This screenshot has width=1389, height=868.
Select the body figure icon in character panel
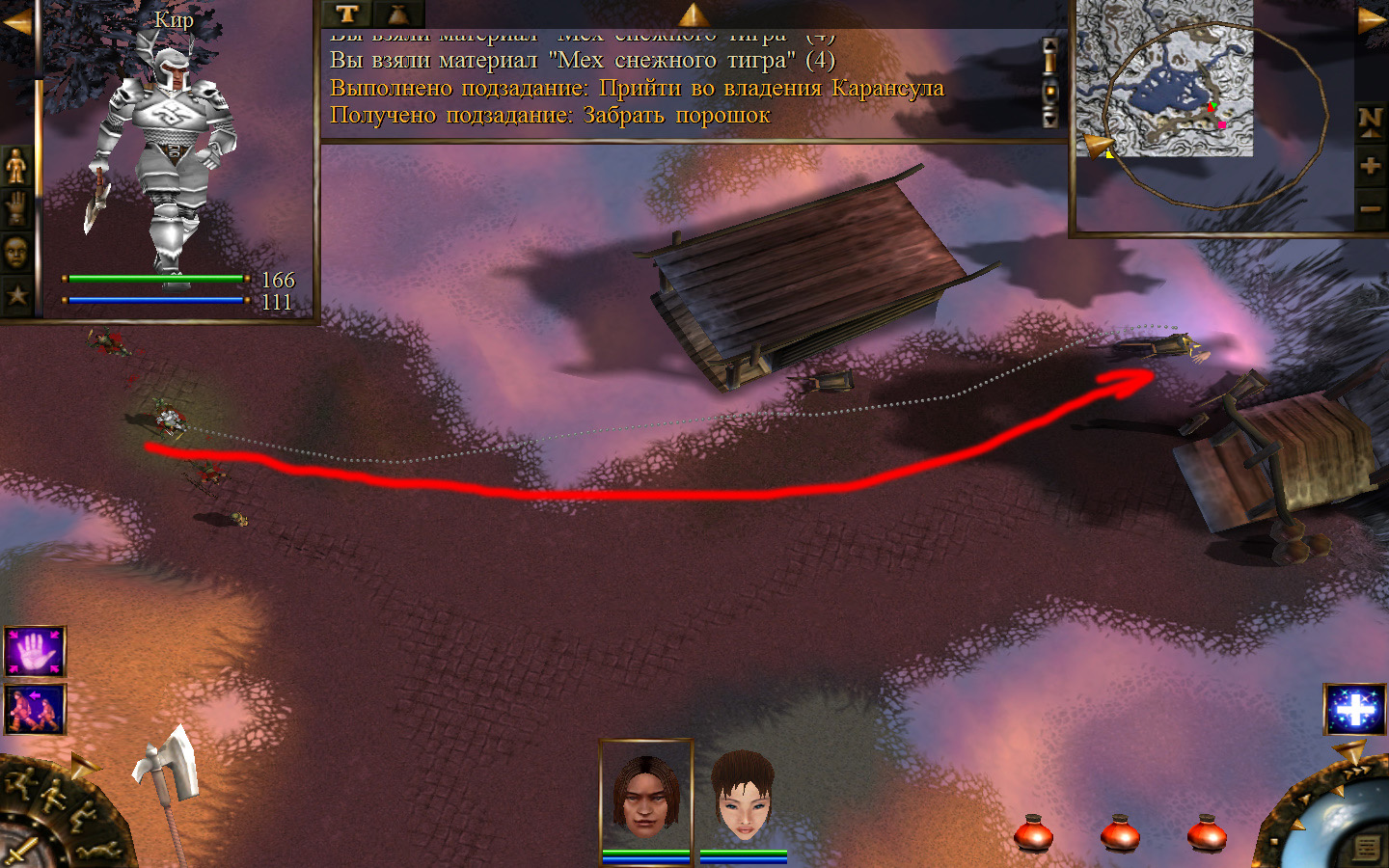[16, 167]
